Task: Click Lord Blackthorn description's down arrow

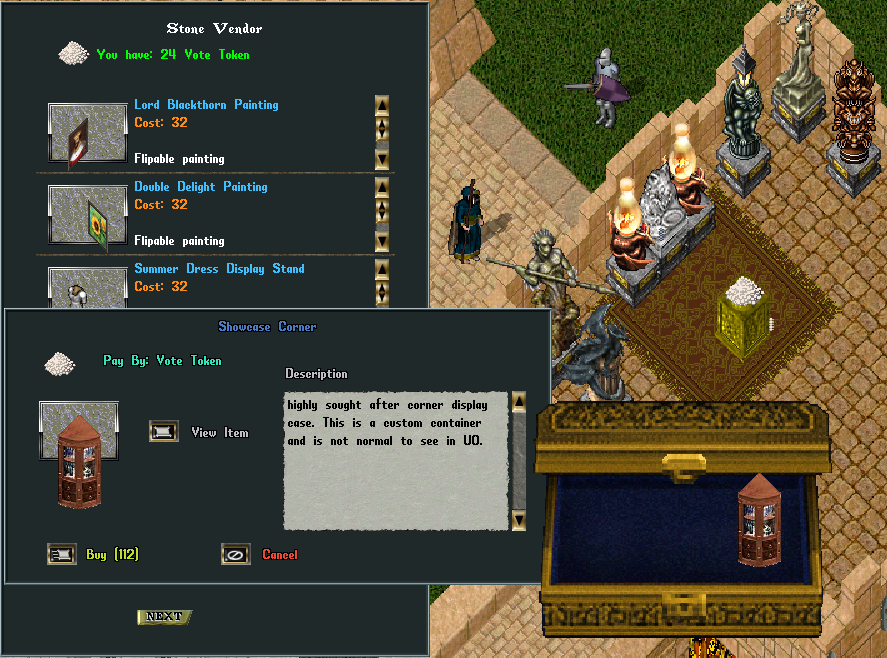Action: pyautogui.click(x=382, y=158)
